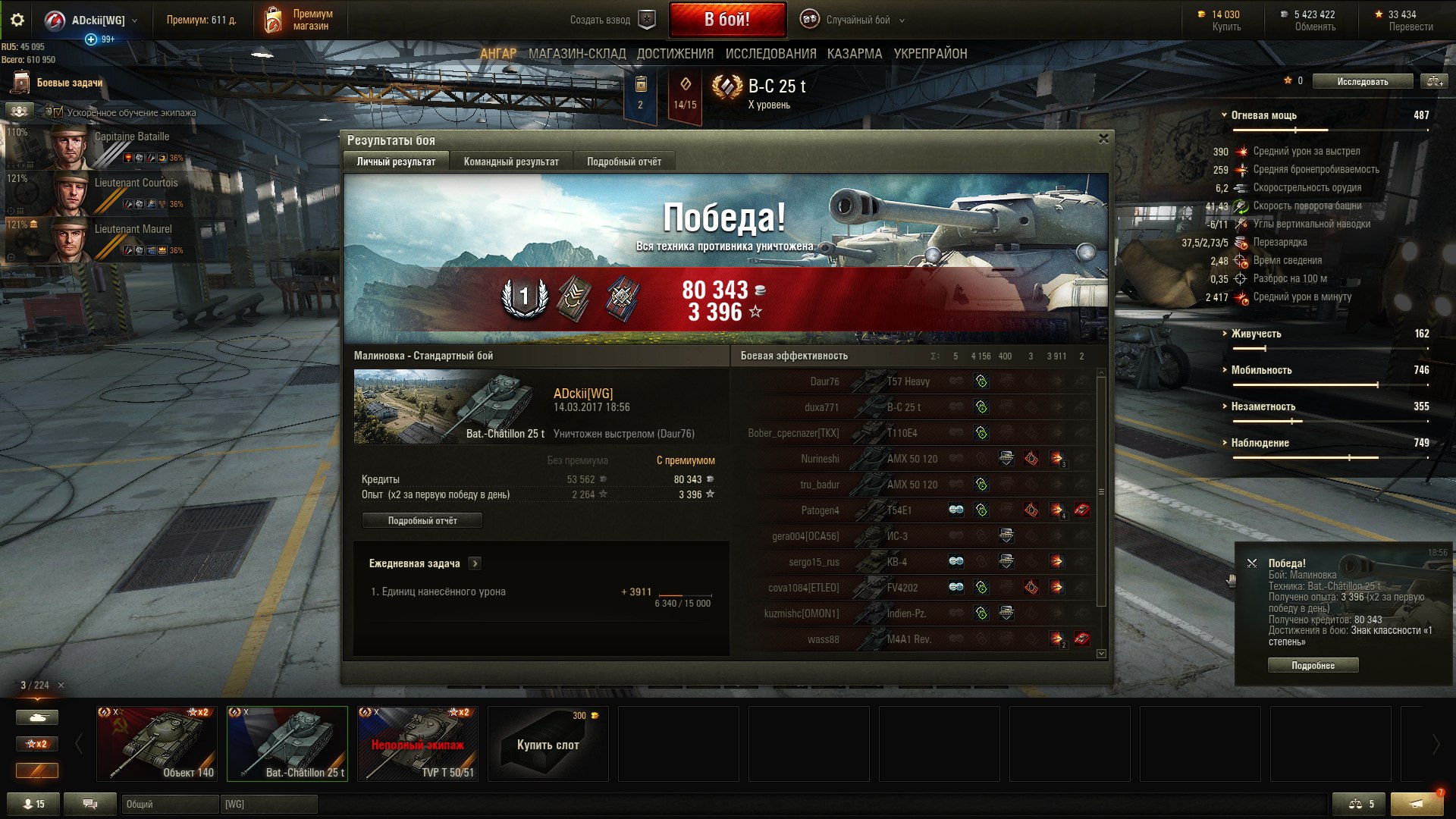The image size is (1456, 819).
Task: Open the КАЗАРМА barracks menu
Action: point(855,54)
